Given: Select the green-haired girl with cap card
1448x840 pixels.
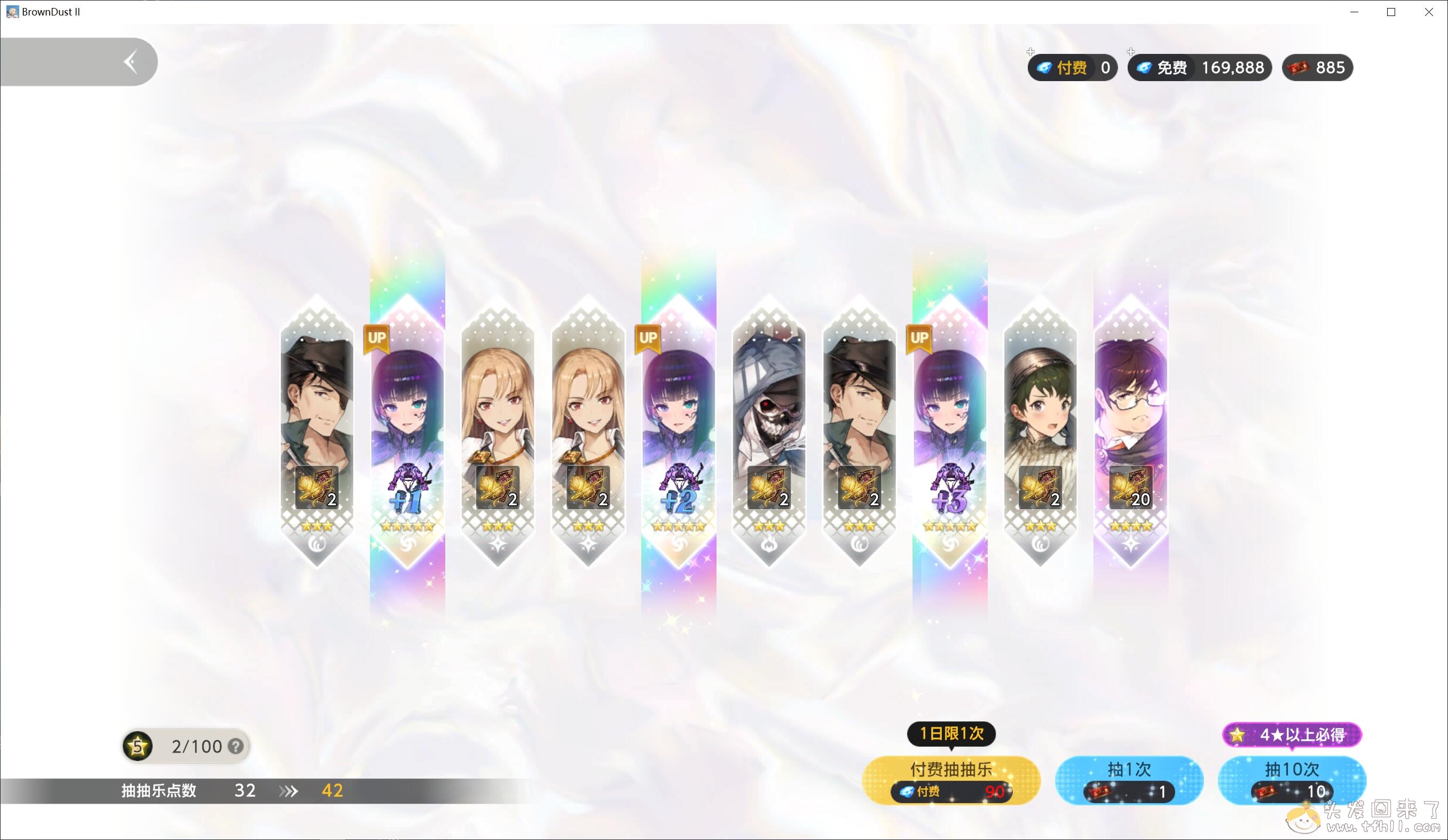Looking at the screenshot, I should pyautogui.click(x=1040, y=431).
